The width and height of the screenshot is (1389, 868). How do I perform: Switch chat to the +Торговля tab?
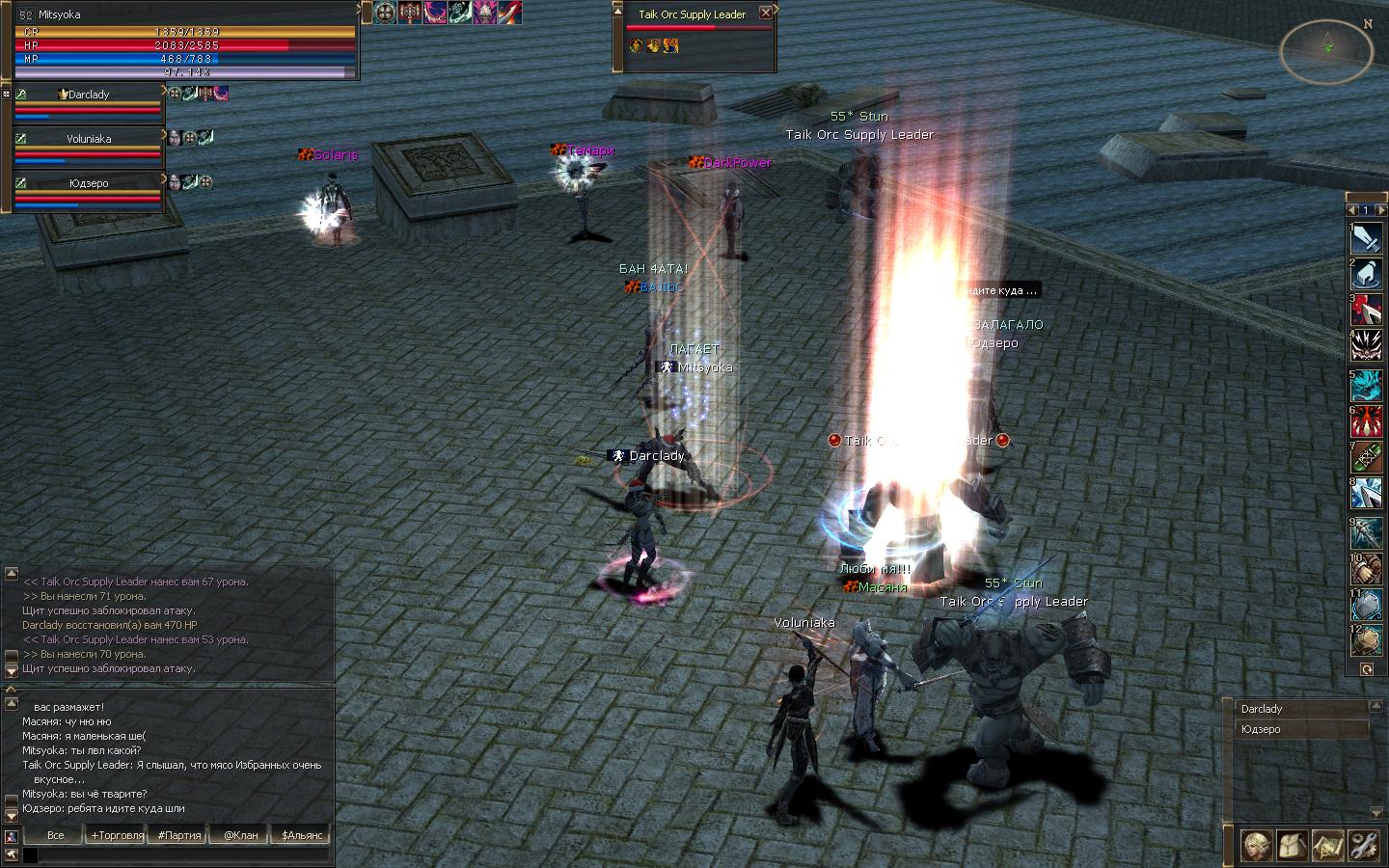point(117,835)
